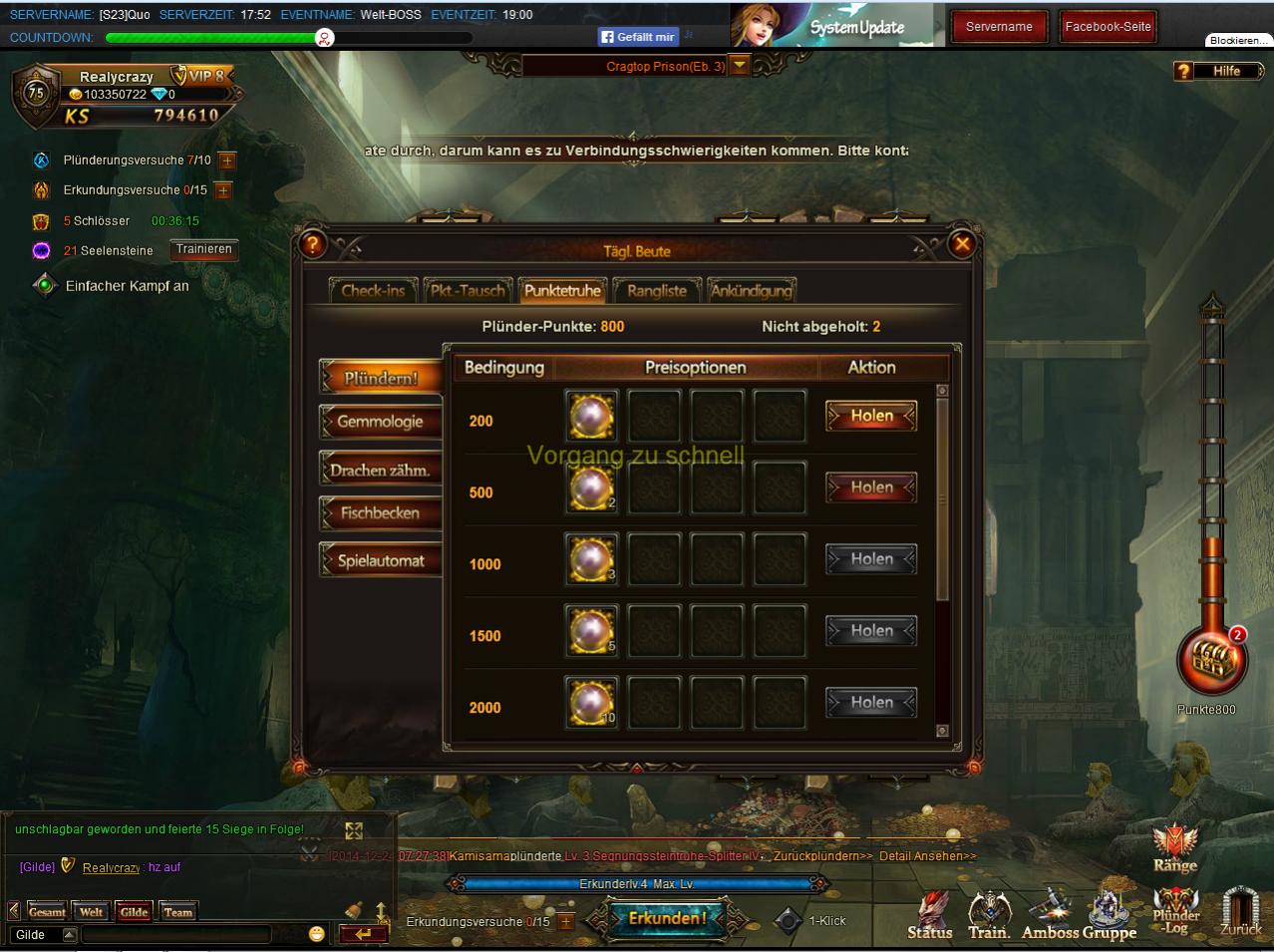Open the Hilfe help button

(x=1218, y=71)
